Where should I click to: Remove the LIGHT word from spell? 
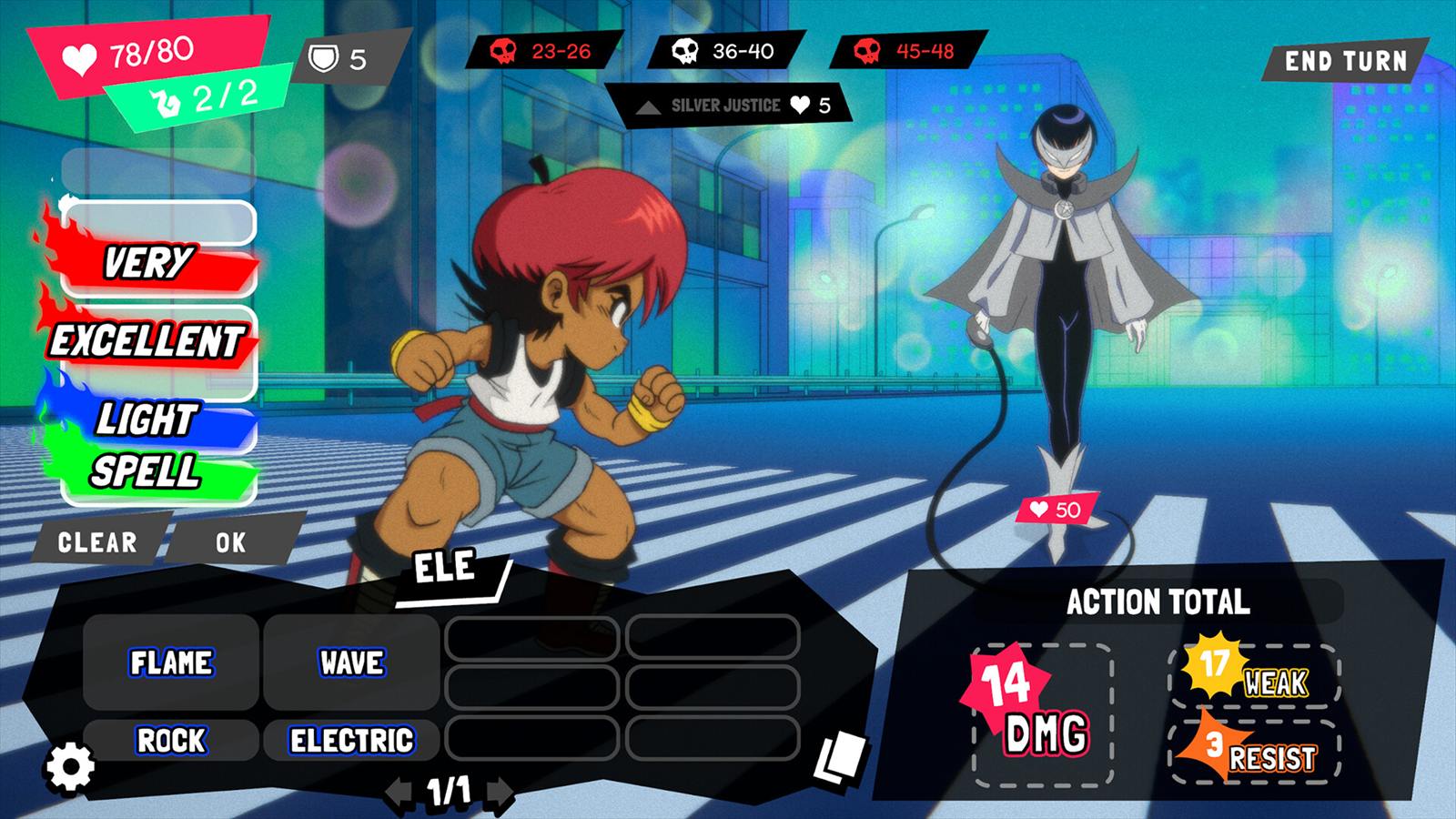[147, 420]
